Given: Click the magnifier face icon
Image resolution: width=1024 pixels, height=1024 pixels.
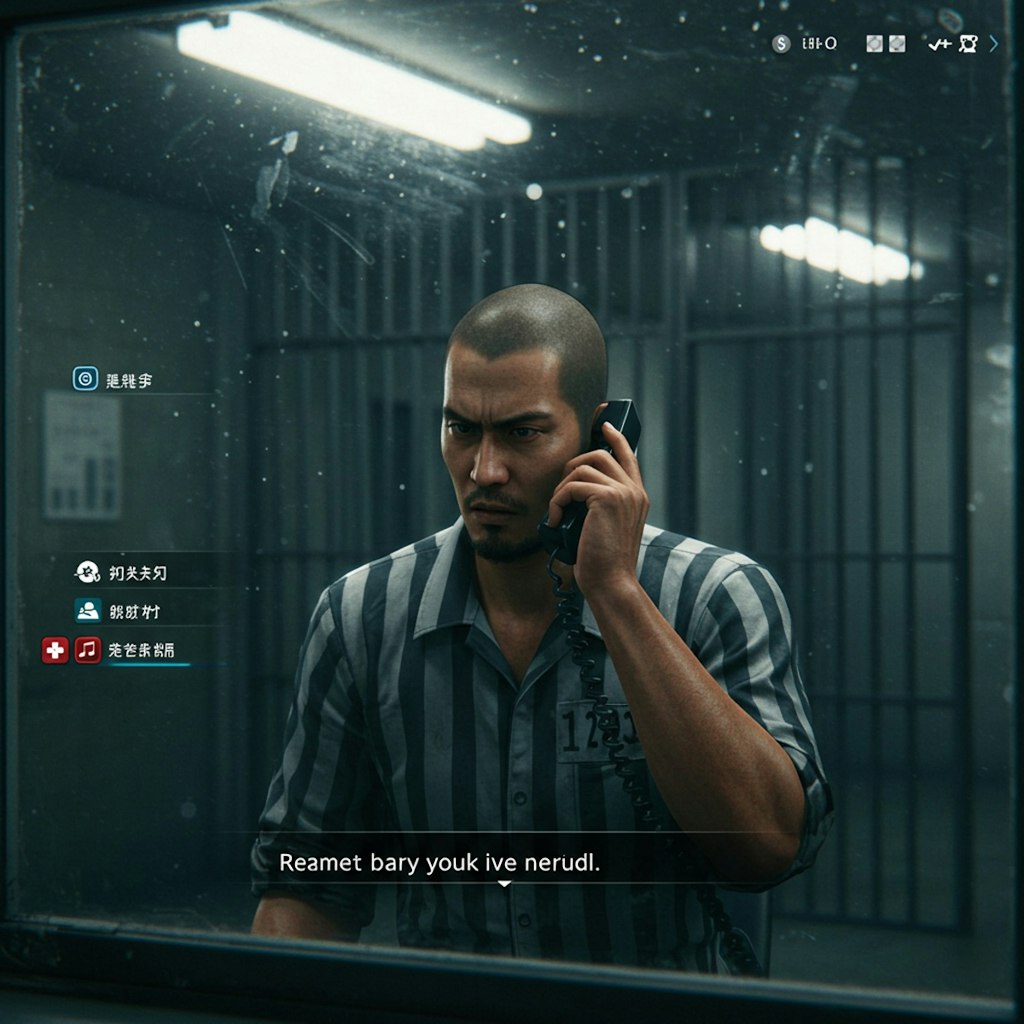Looking at the screenshot, I should pos(967,44).
